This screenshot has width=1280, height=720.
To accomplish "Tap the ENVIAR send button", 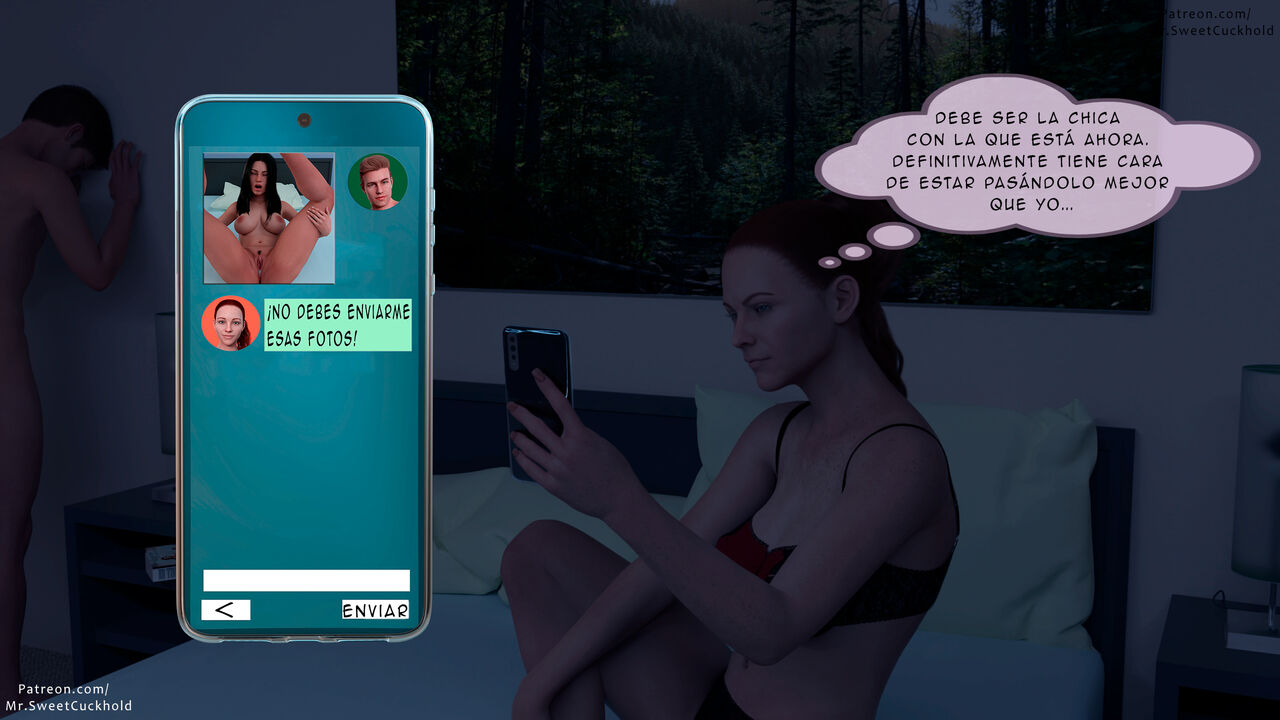I will (375, 610).
